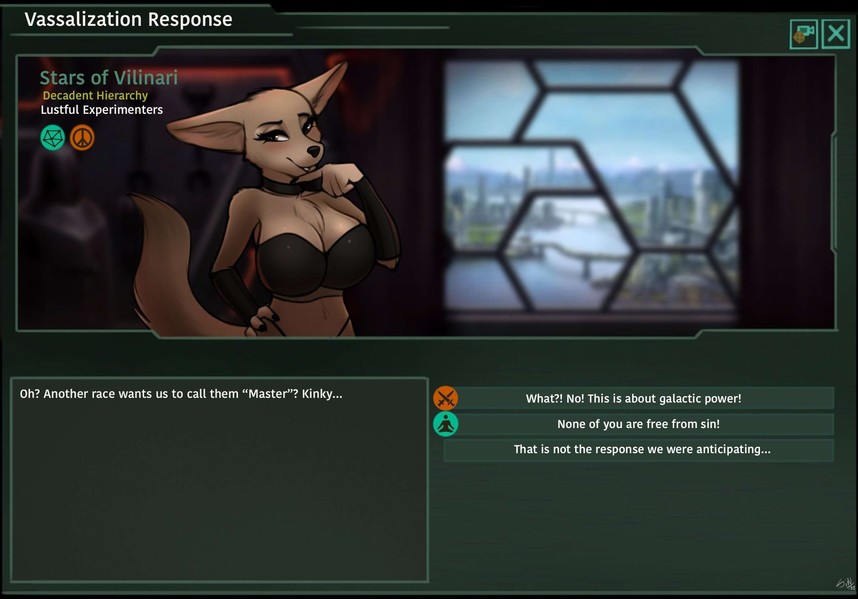Select "None of you are free from sin!" reply

pyautogui.click(x=638, y=424)
